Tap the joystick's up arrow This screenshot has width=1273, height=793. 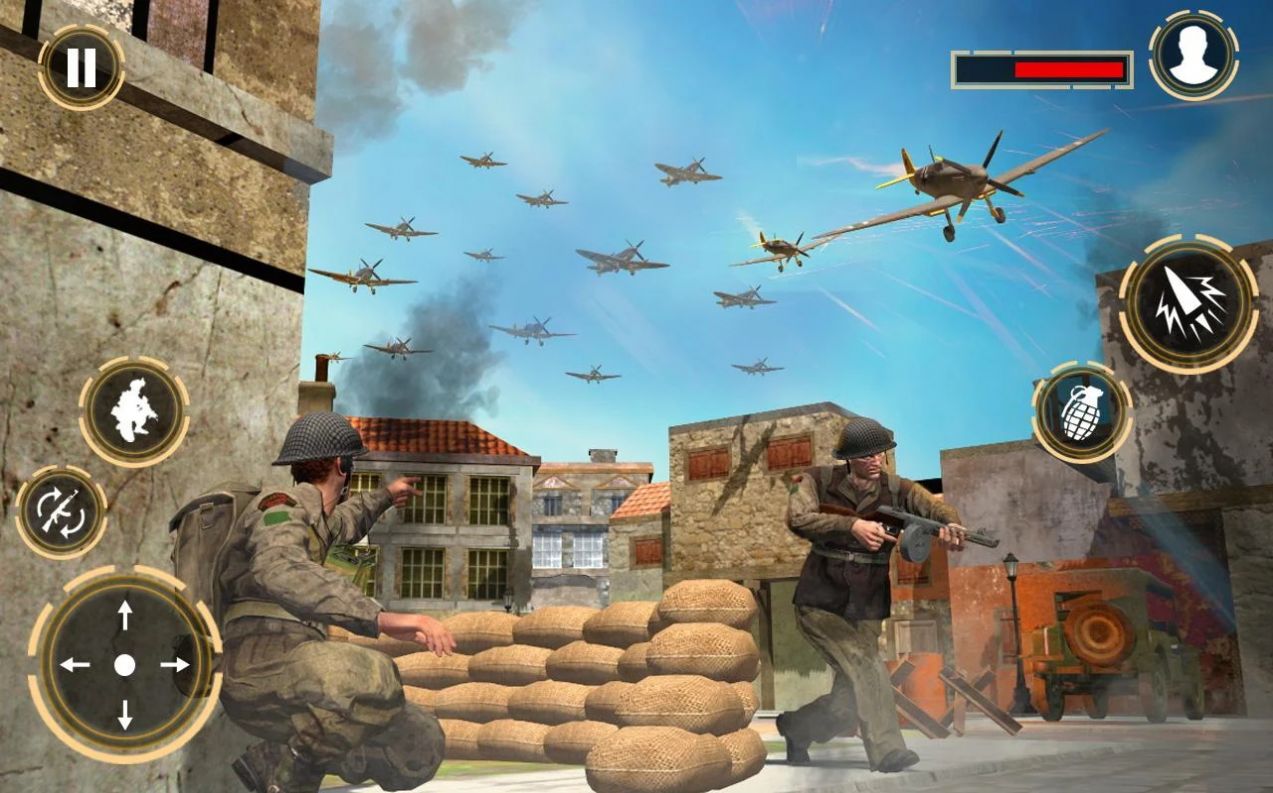point(124,615)
